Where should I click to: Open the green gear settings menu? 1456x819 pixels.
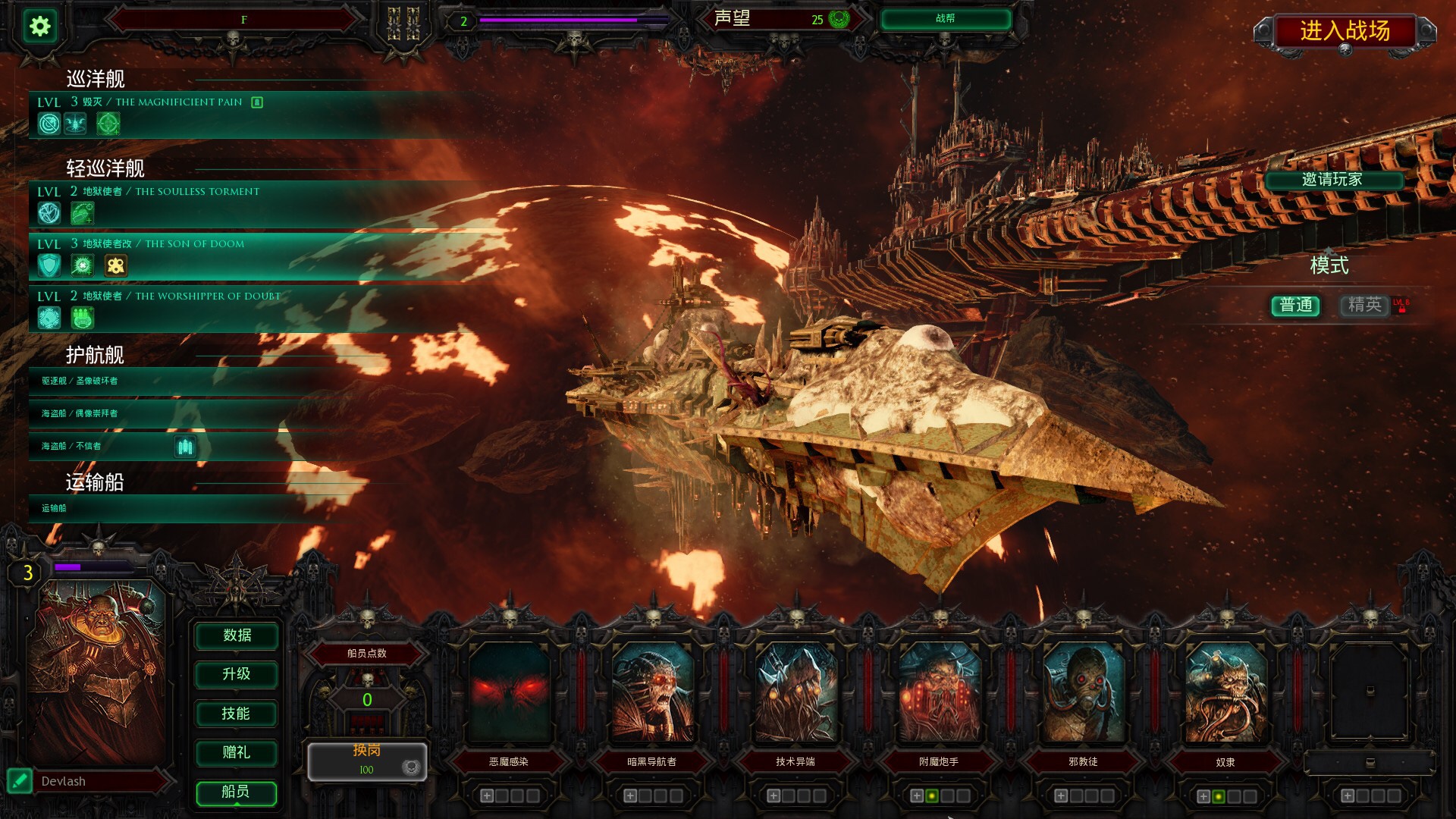point(39,27)
